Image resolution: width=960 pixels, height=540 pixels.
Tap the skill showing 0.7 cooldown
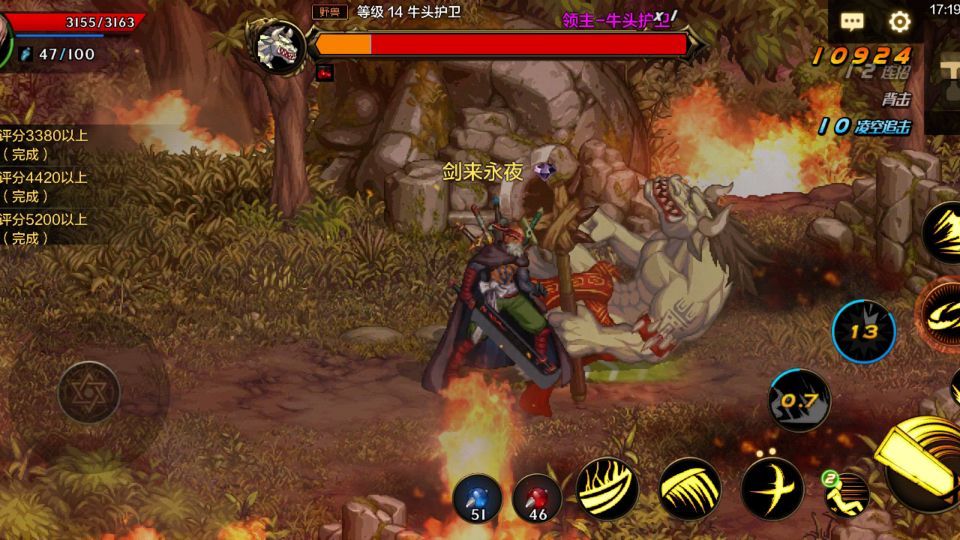click(799, 401)
